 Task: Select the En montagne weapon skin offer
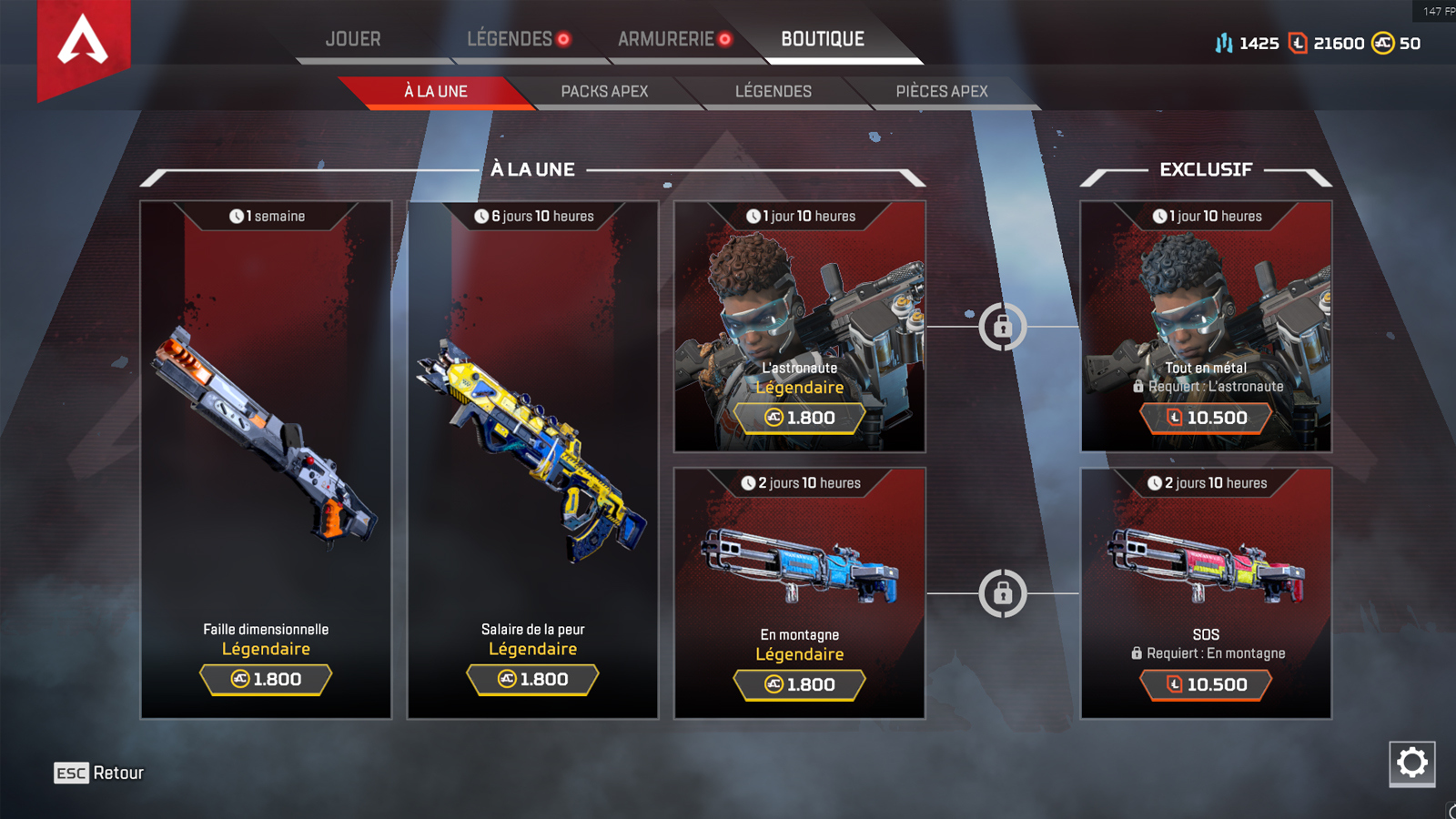[799, 593]
